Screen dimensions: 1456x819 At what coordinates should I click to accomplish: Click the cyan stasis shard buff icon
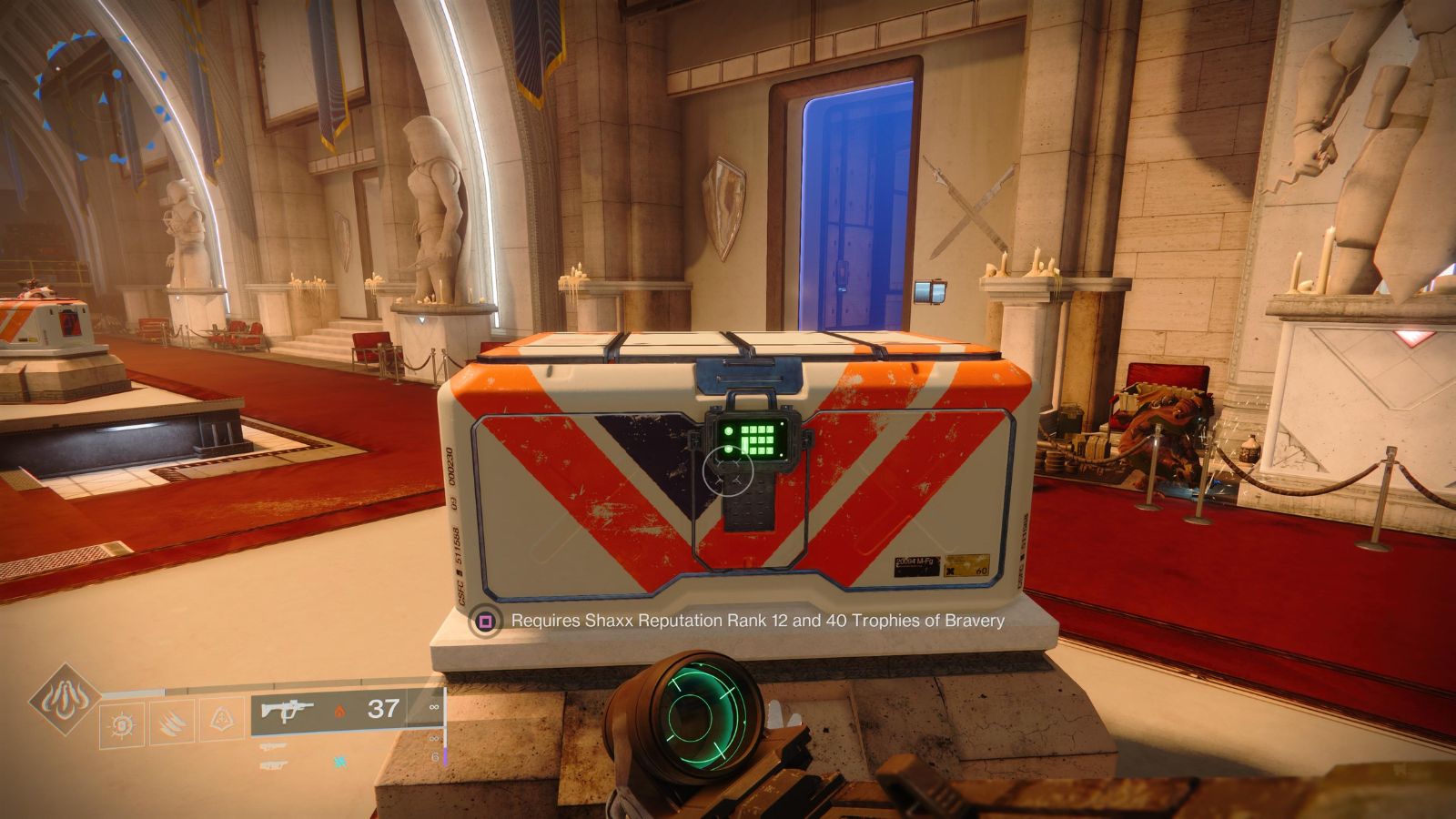coord(340,761)
